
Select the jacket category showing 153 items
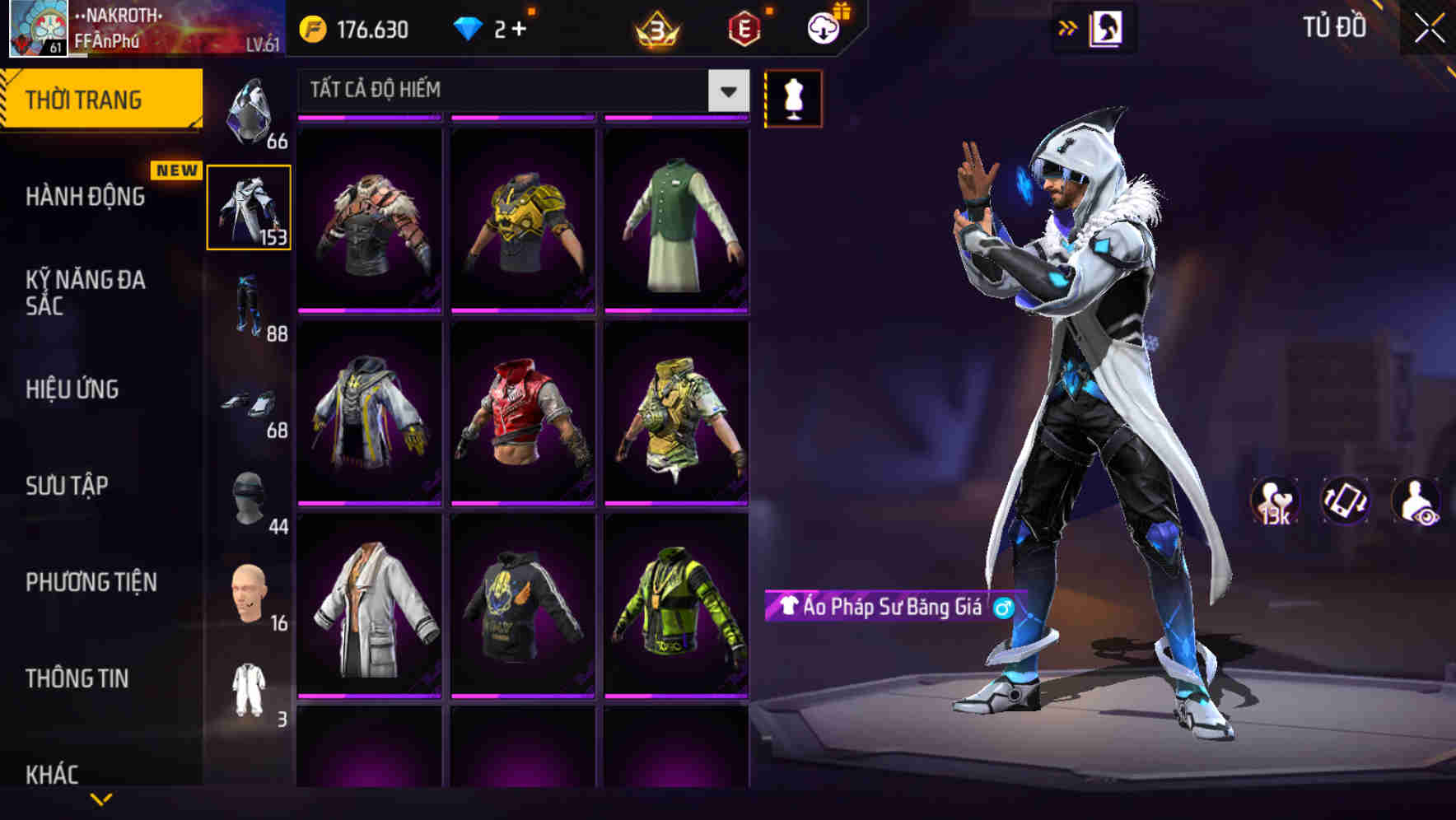coord(250,208)
